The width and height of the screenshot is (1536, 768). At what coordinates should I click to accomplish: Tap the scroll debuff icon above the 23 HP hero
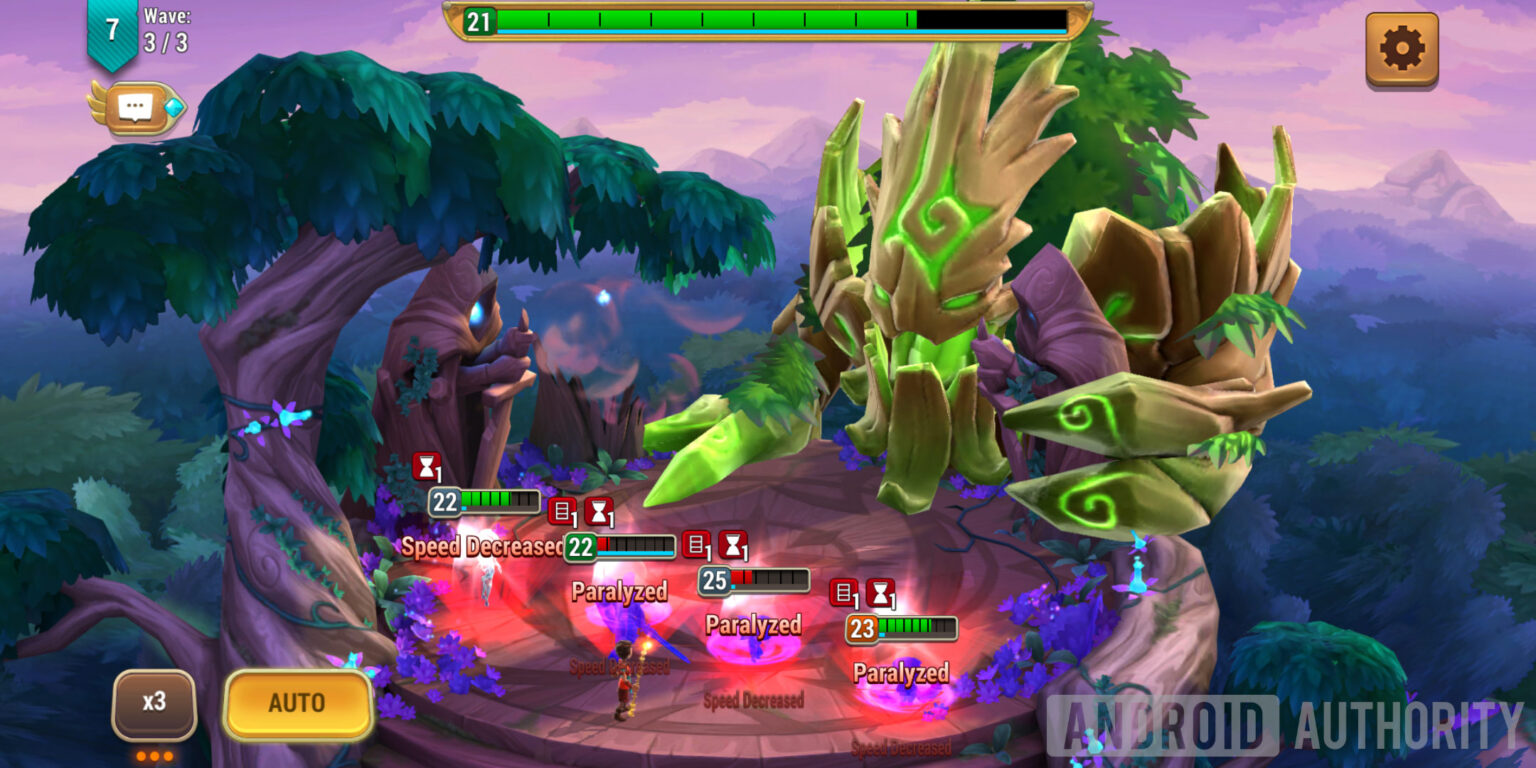(845, 594)
